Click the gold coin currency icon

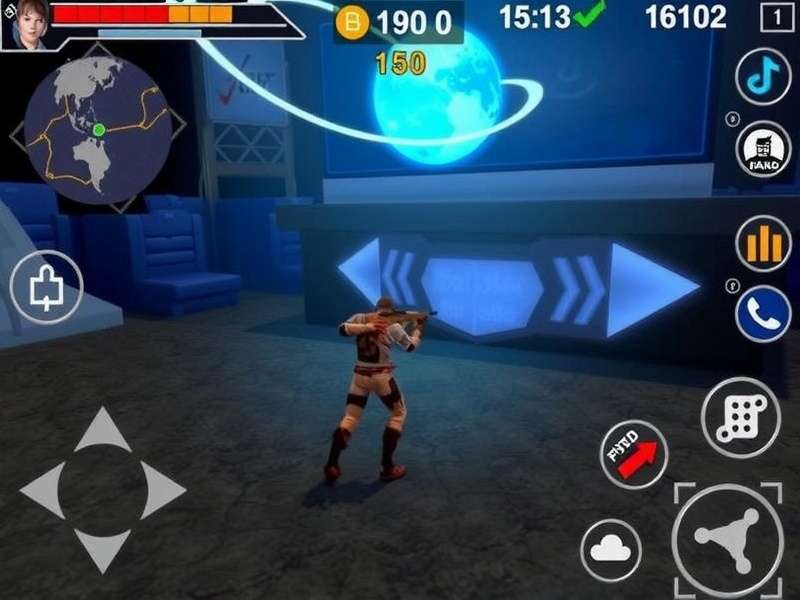351,21
